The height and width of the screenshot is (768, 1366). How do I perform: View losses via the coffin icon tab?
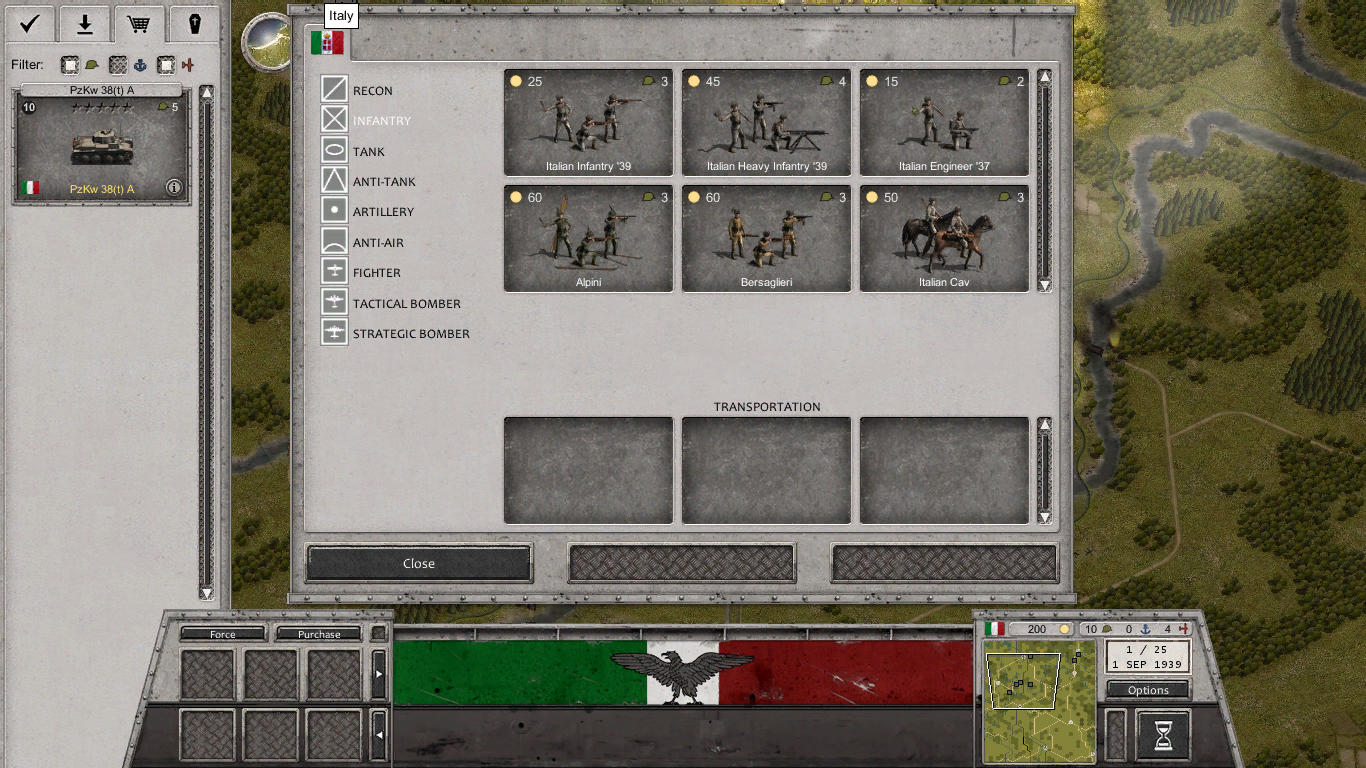(x=193, y=23)
